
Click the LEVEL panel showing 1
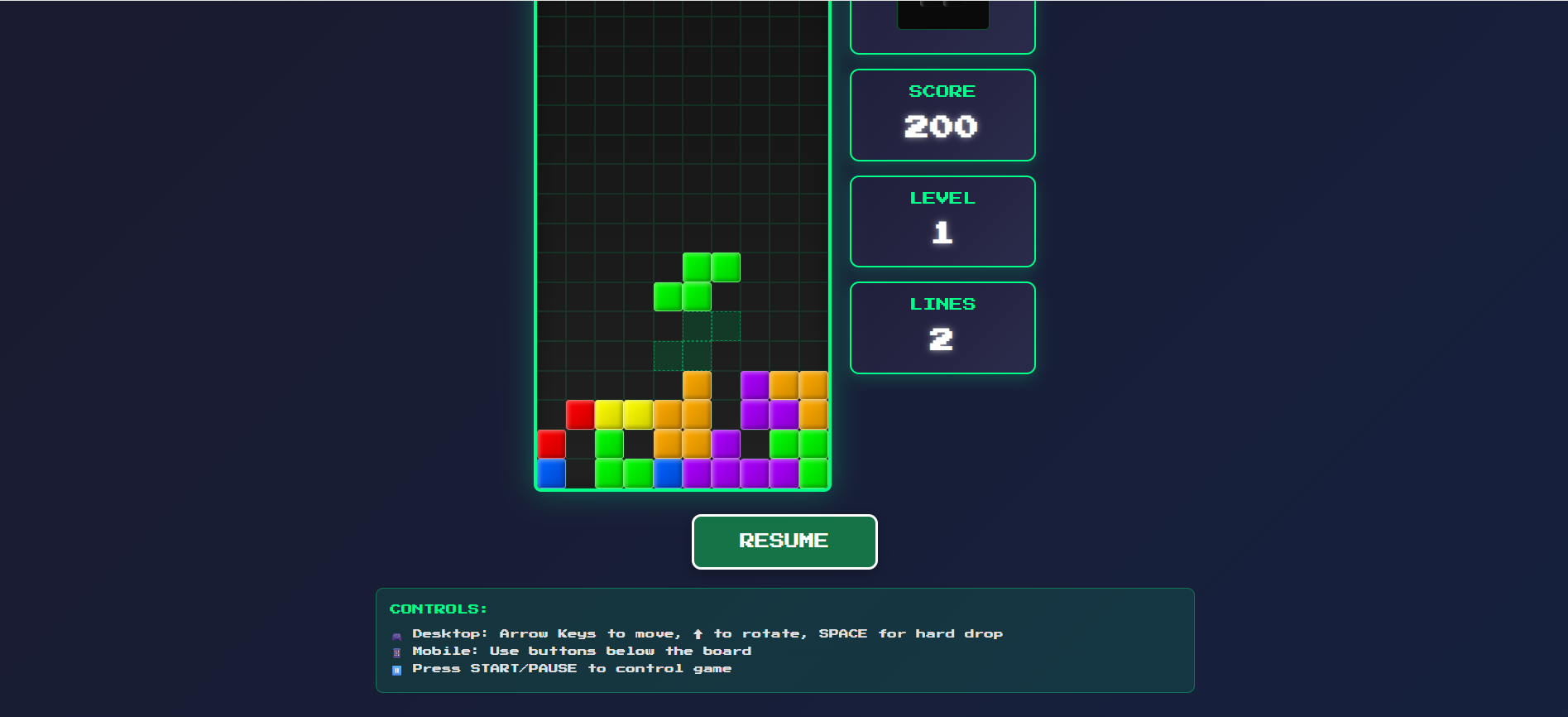click(x=942, y=220)
